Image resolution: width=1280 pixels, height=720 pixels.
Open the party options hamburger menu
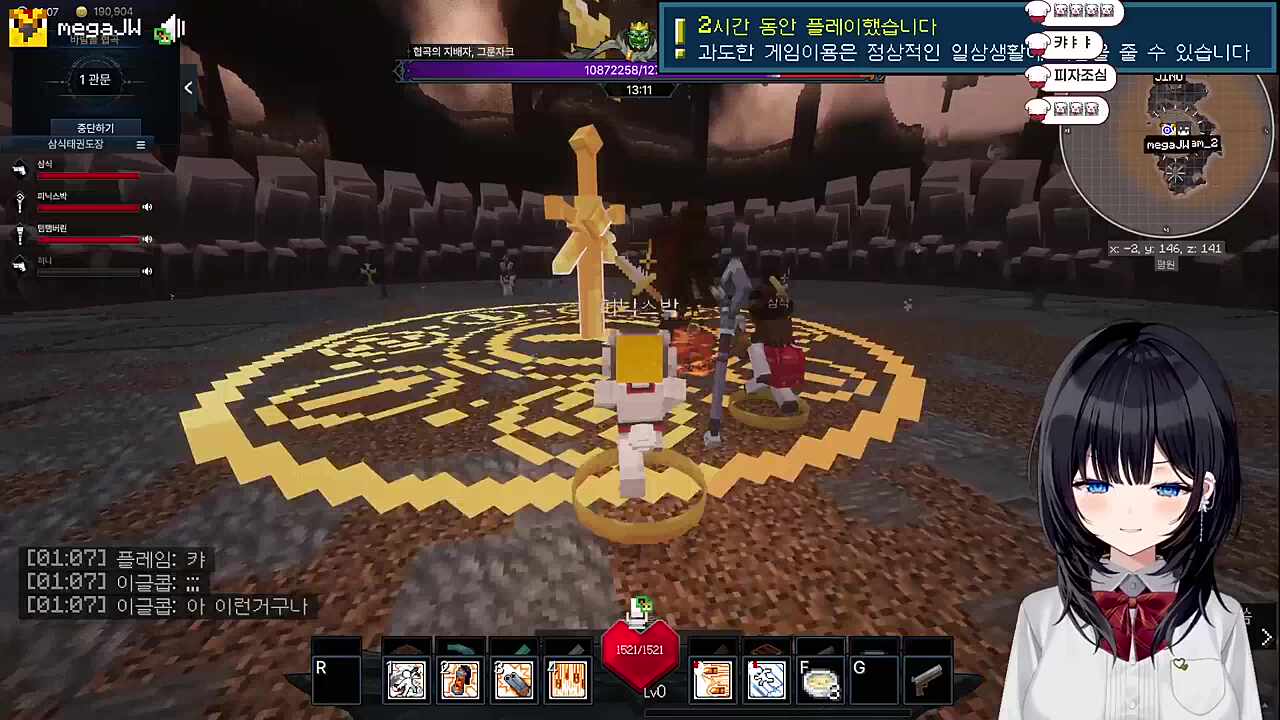(x=140, y=144)
